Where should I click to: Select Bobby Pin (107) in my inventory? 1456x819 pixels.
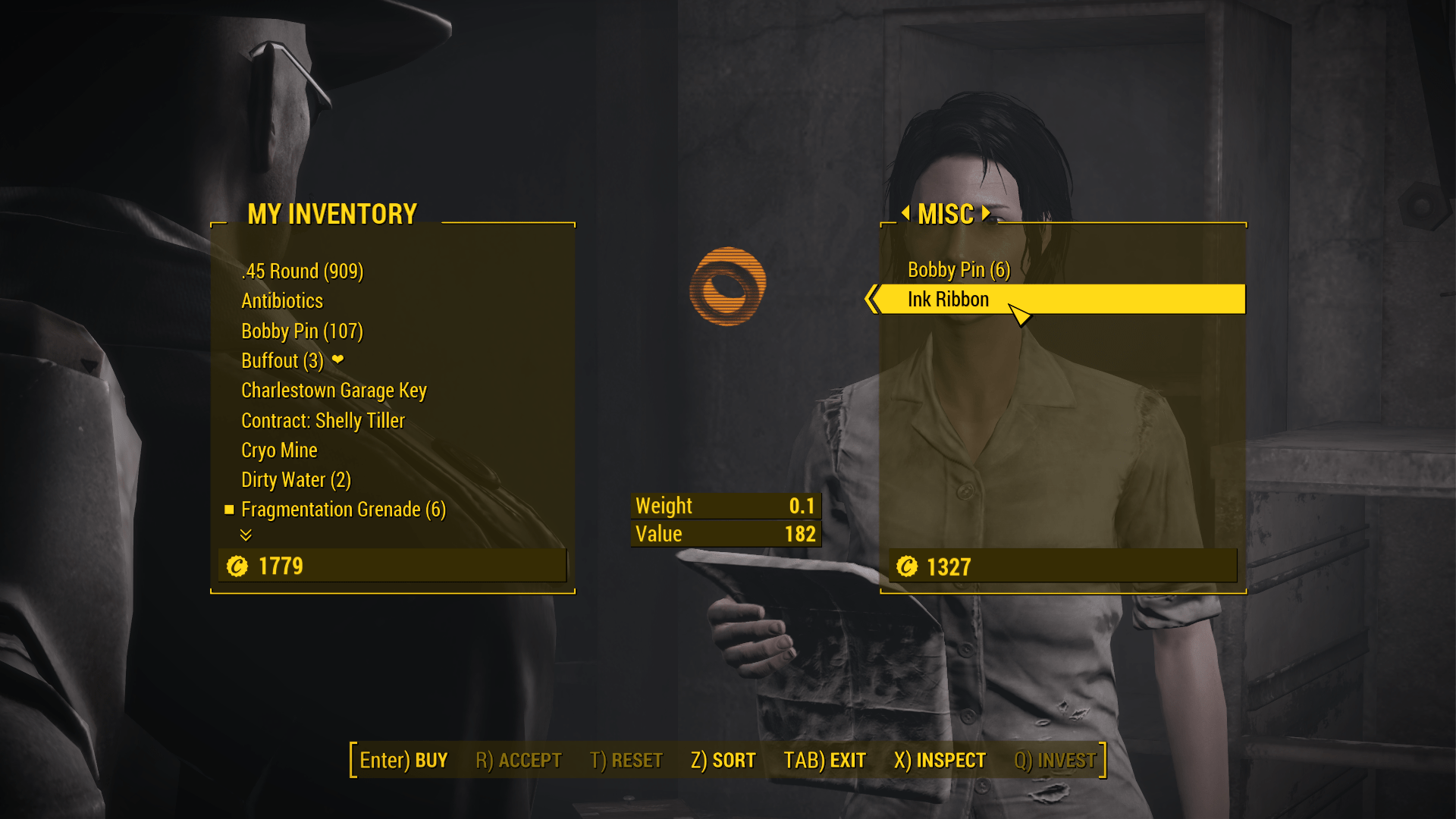pos(302,331)
